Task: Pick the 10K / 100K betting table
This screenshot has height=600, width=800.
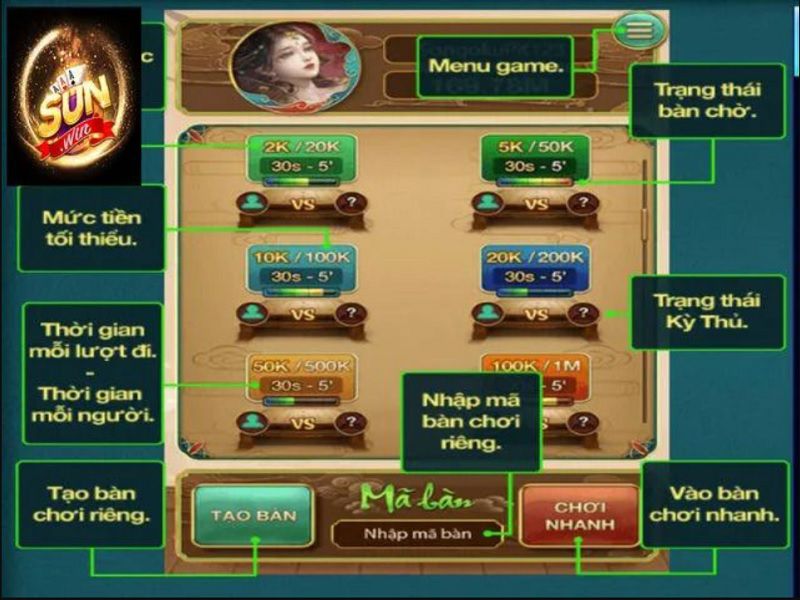Action: (x=302, y=268)
